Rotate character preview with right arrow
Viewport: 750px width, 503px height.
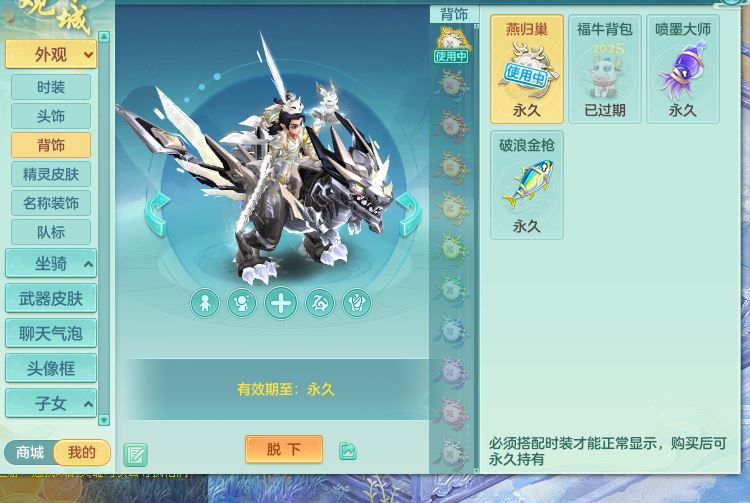(x=408, y=214)
